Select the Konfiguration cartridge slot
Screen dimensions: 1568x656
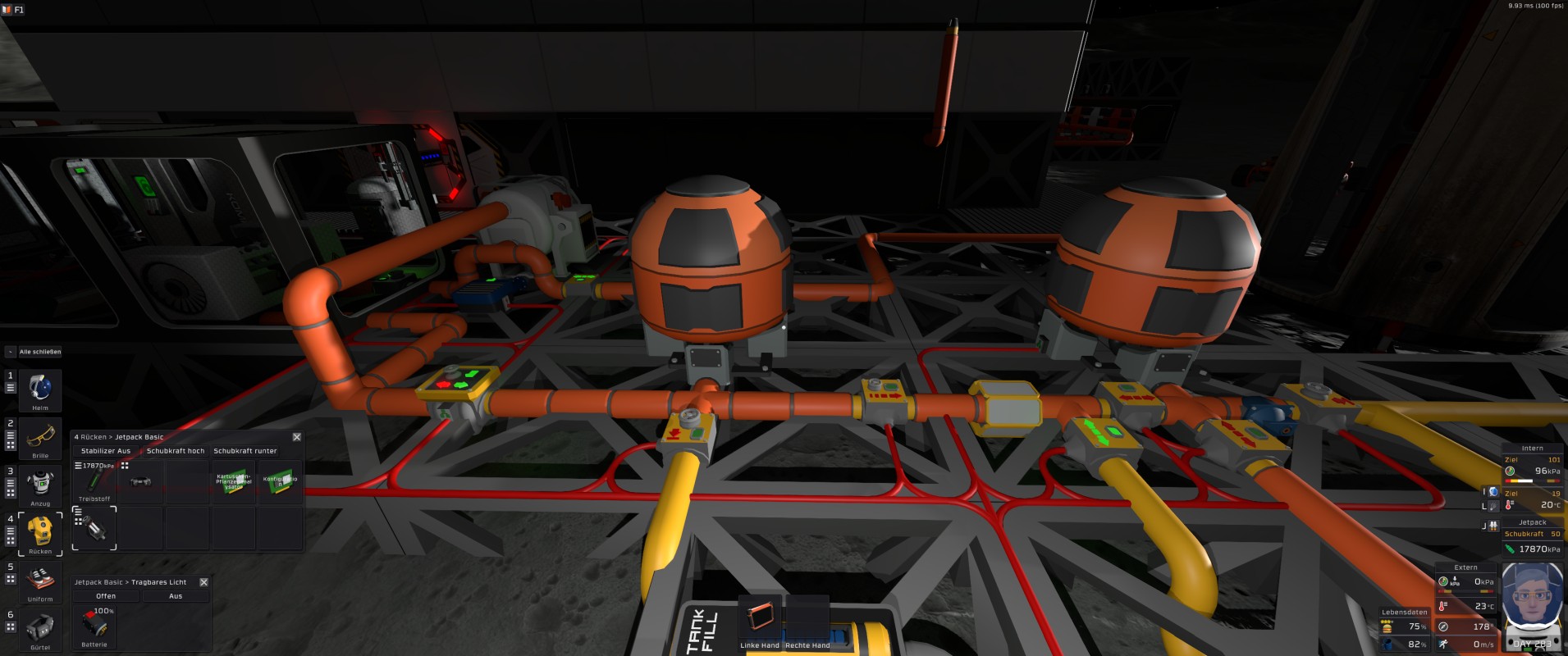[x=280, y=482]
